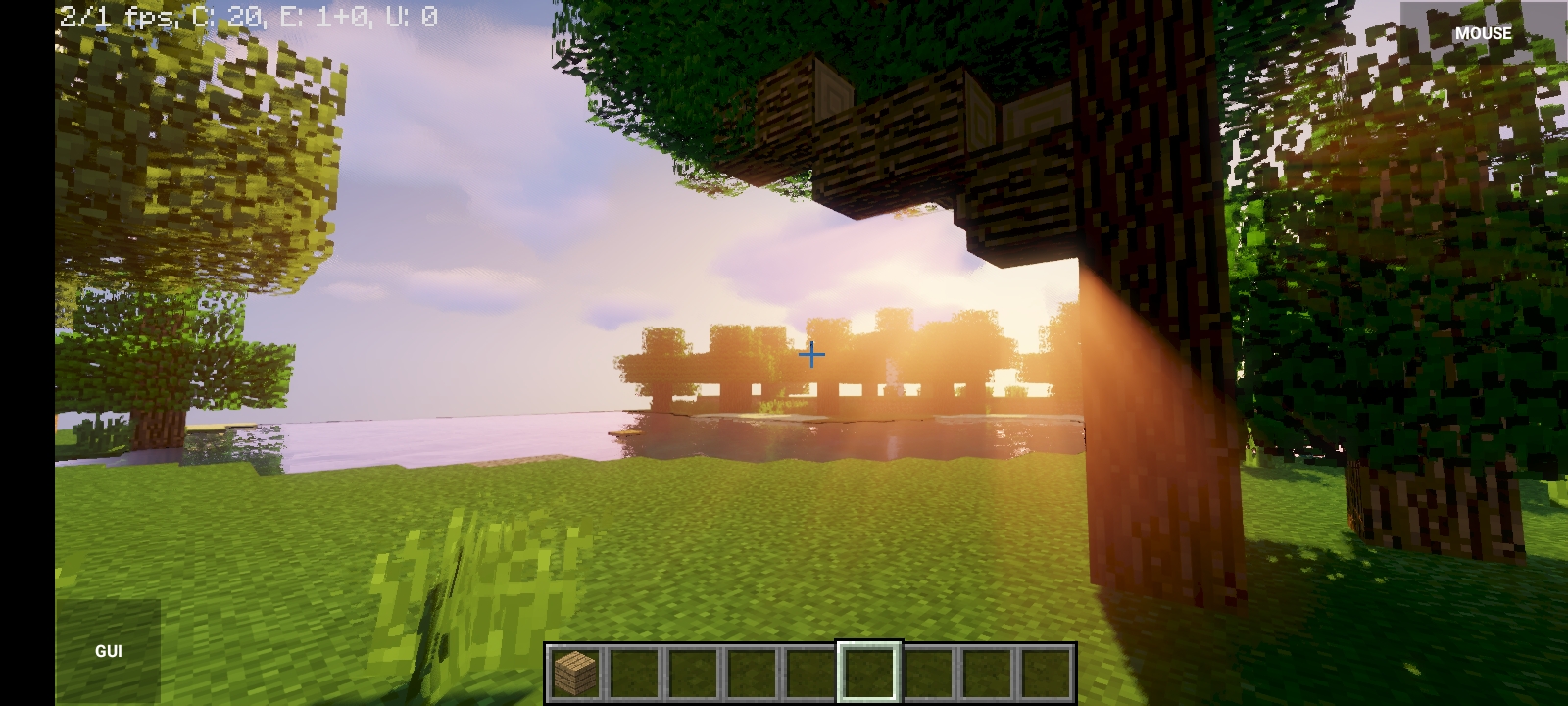Select the fifth hotbar slot
This screenshot has width=1568, height=706.
coord(808,670)
